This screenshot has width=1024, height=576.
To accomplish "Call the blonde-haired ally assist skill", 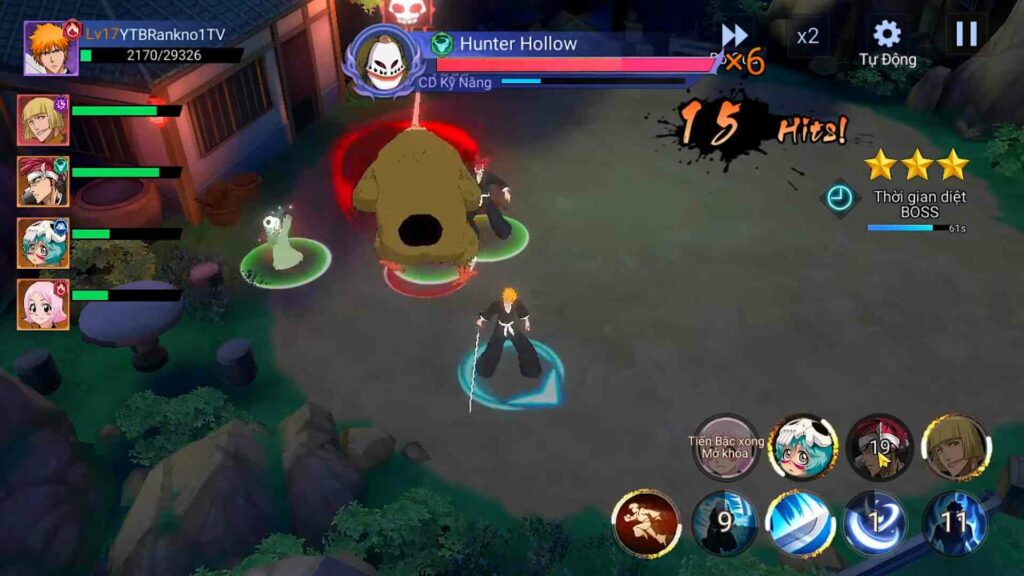I will (x=956, y=447).
